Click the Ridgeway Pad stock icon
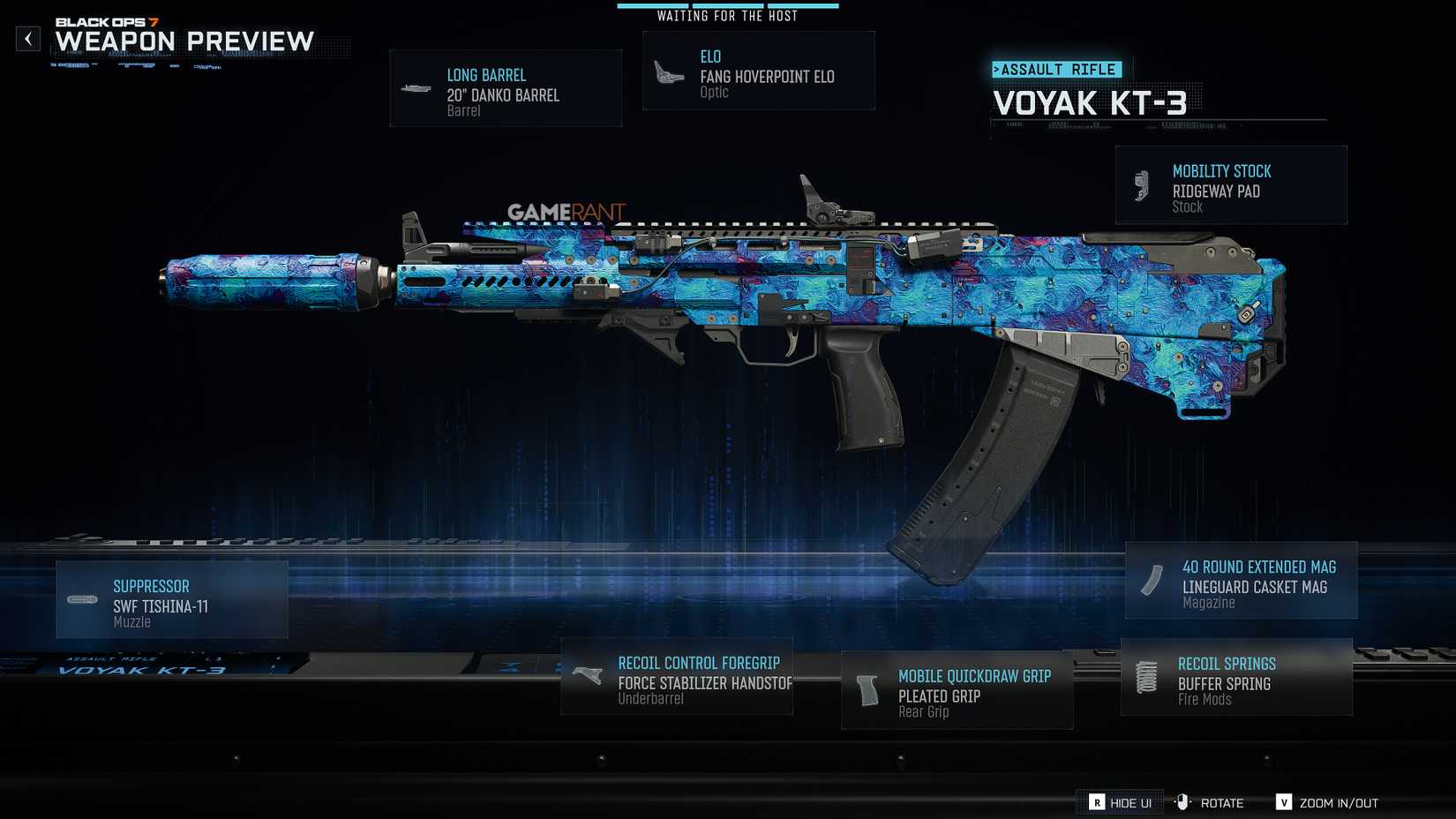The image size is (1456, 819). point(1143,184)
